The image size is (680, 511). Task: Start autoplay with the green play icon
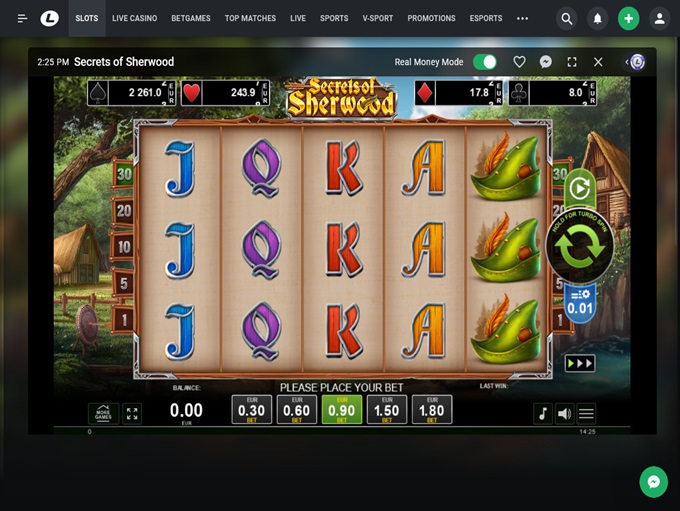(x=580, y=188)
